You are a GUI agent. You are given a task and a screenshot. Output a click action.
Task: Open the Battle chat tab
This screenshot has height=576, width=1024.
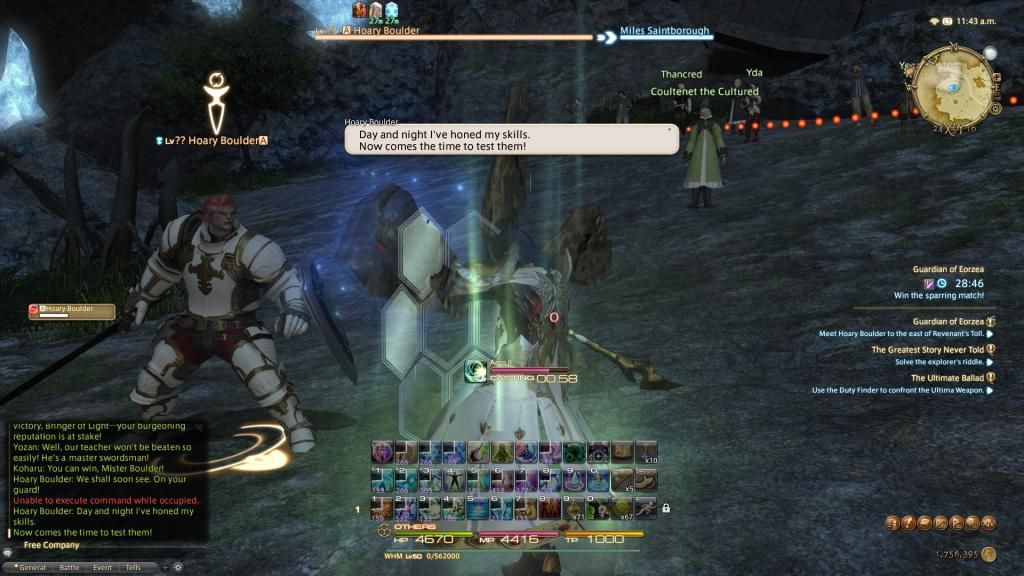(68, 566)
